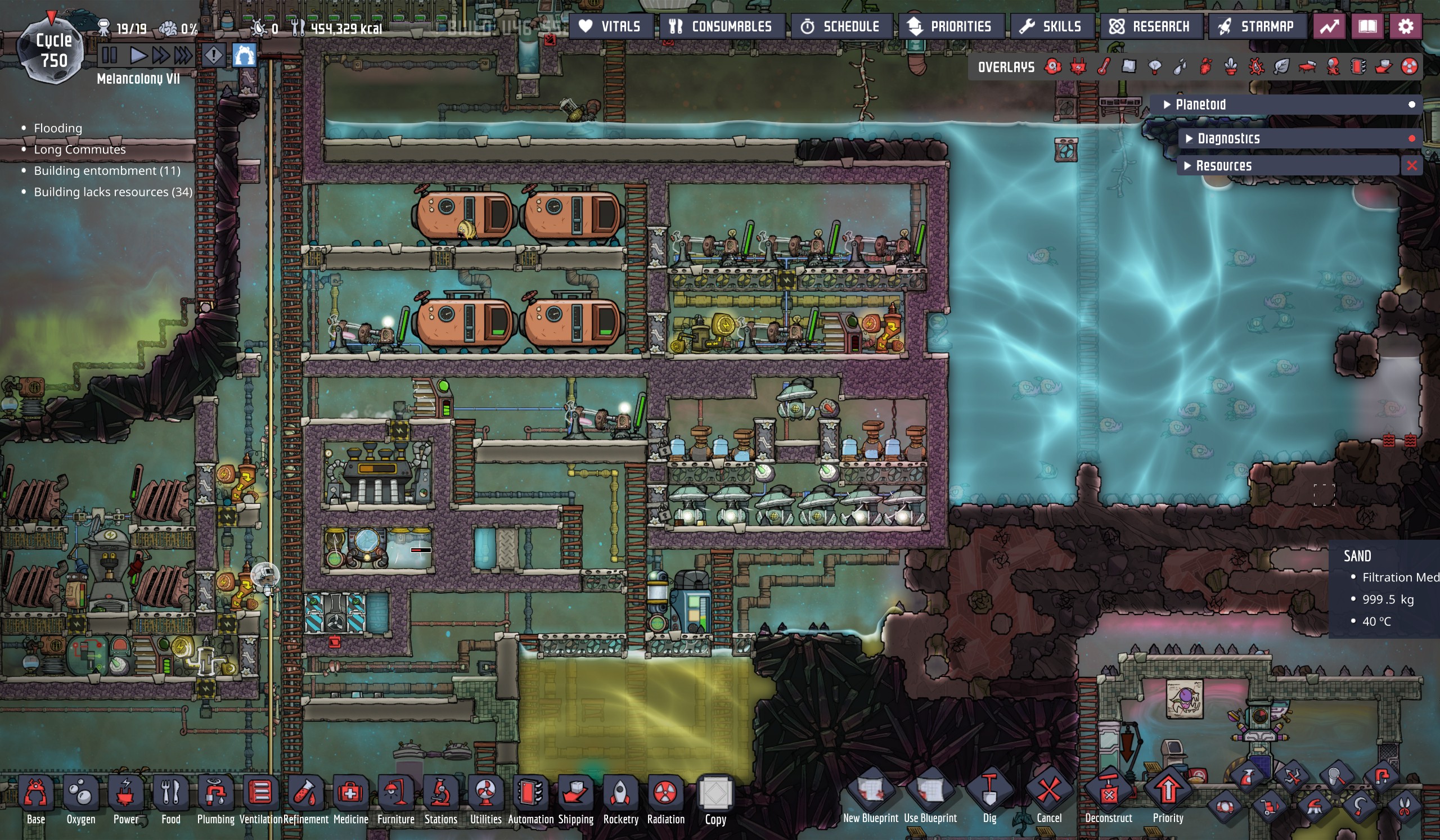Close the Resources panel with red X
Image resolution: width=1440 pixels, height=840 pixels.
point(1411,166)
